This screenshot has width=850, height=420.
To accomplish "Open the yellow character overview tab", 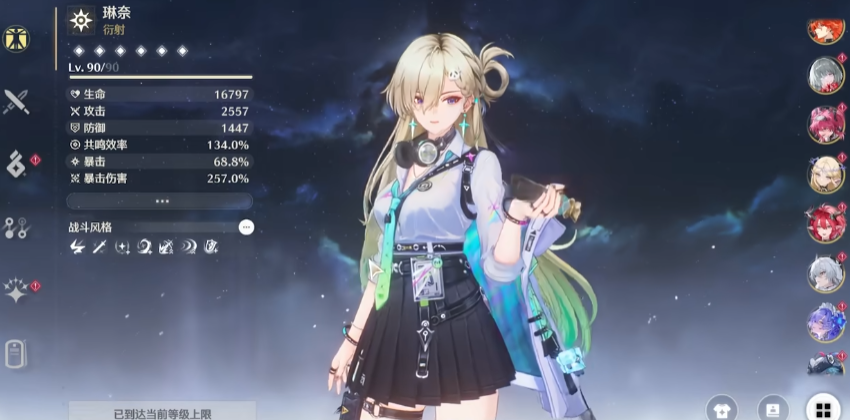I will [17, 39].
